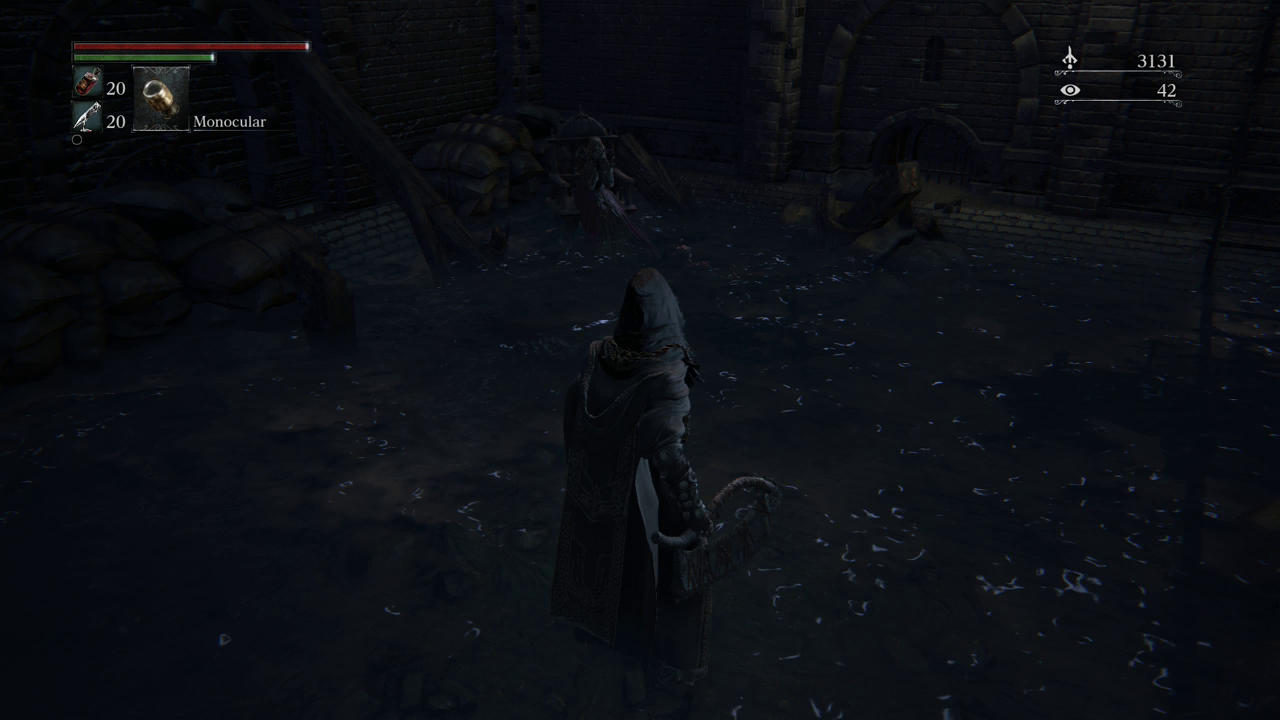1280x720 pixels.
Task: Click the decorative flourish under Blood Echoes
Action: pyautogui.click(x=1120, y=74)
